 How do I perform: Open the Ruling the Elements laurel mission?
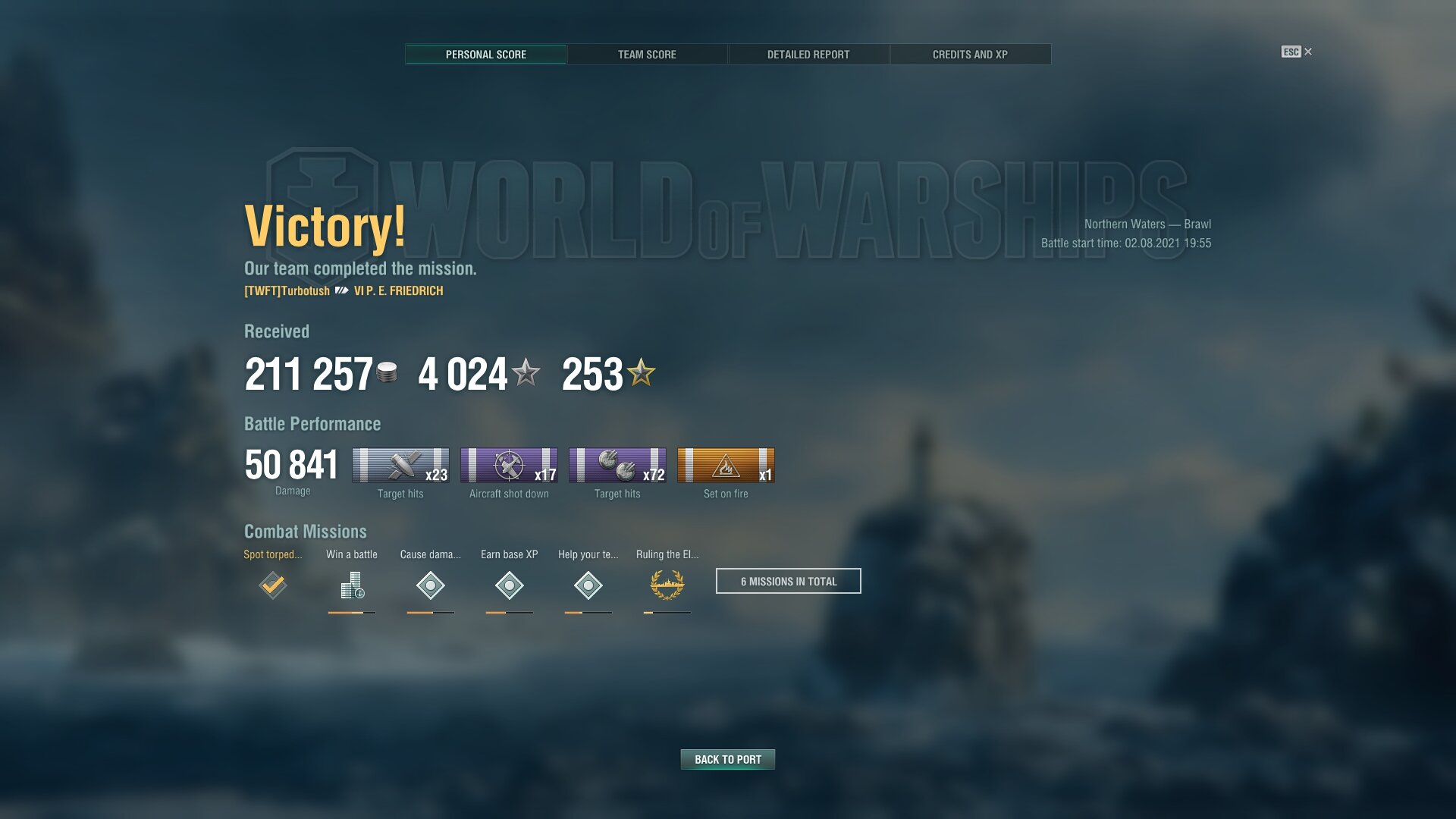point(667,585)
